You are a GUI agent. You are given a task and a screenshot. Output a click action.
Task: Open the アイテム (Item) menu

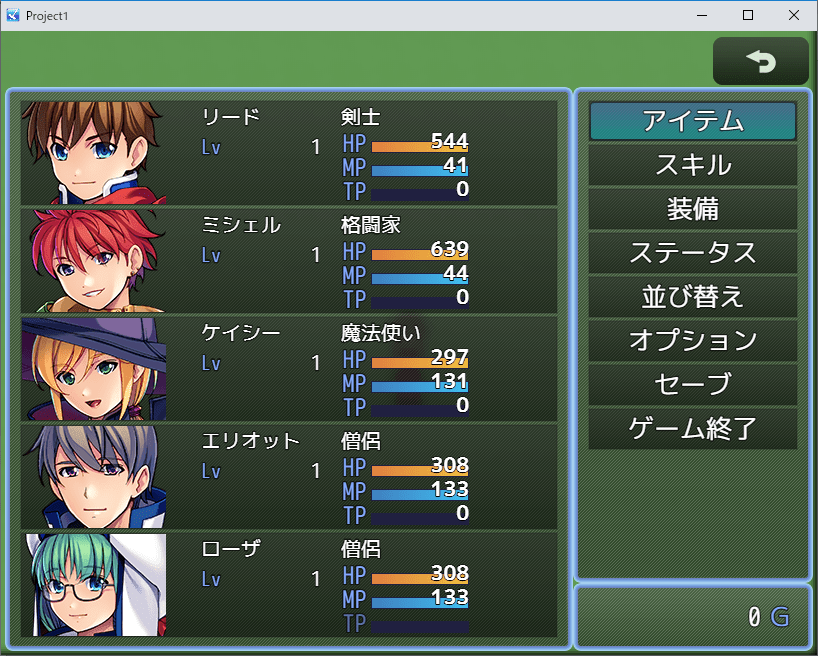(x=693, y=121)
